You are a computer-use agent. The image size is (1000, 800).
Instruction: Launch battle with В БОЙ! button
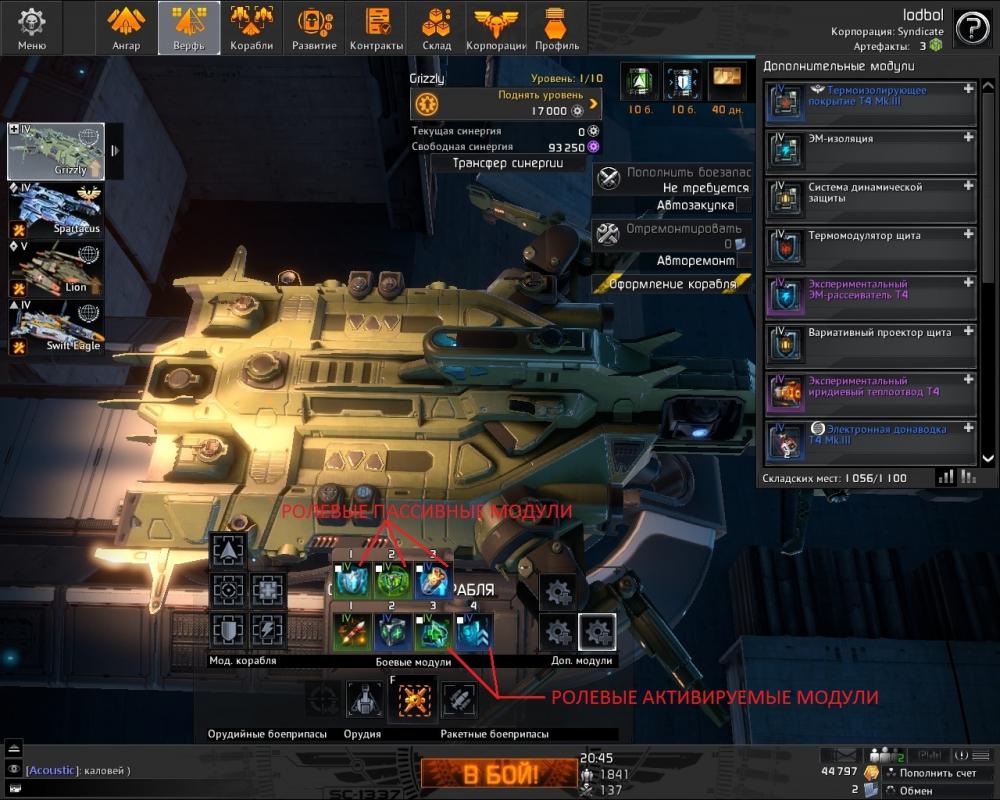[498, 773]
